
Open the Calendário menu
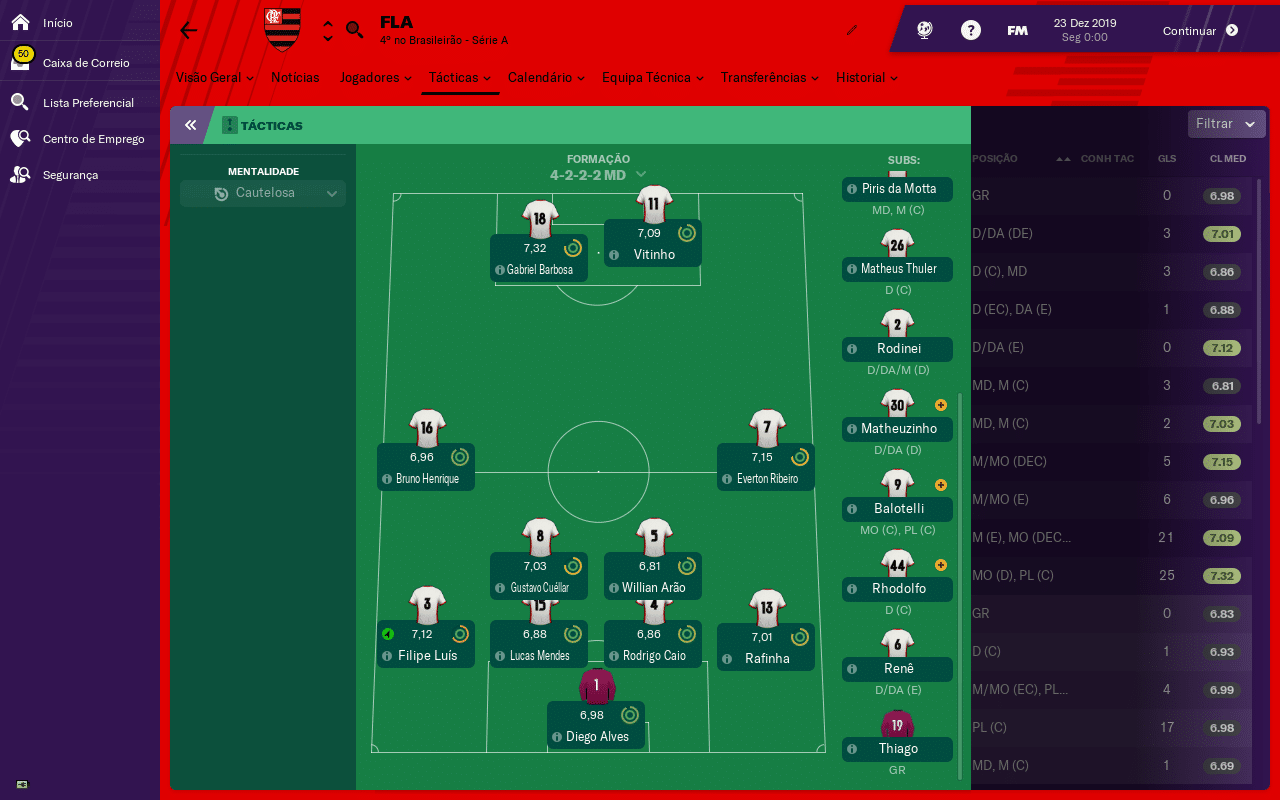(x=545, y=77)
